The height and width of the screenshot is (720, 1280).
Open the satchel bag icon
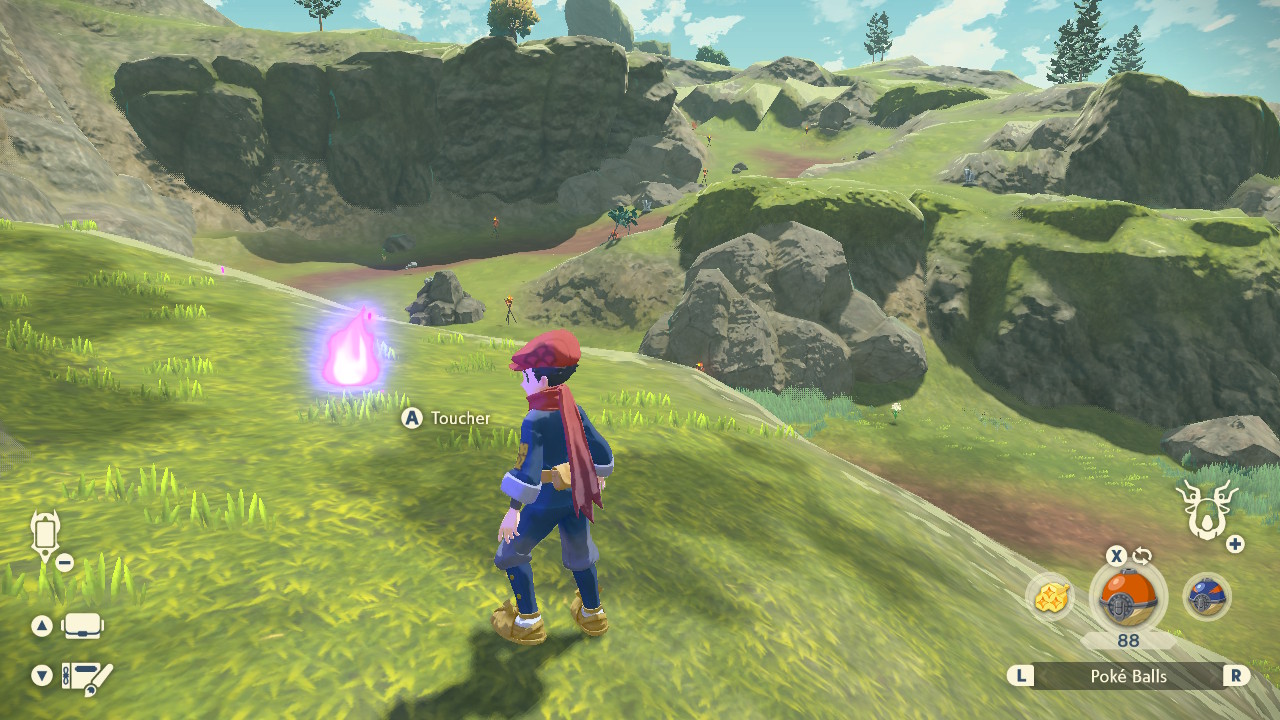coord(83,627)
